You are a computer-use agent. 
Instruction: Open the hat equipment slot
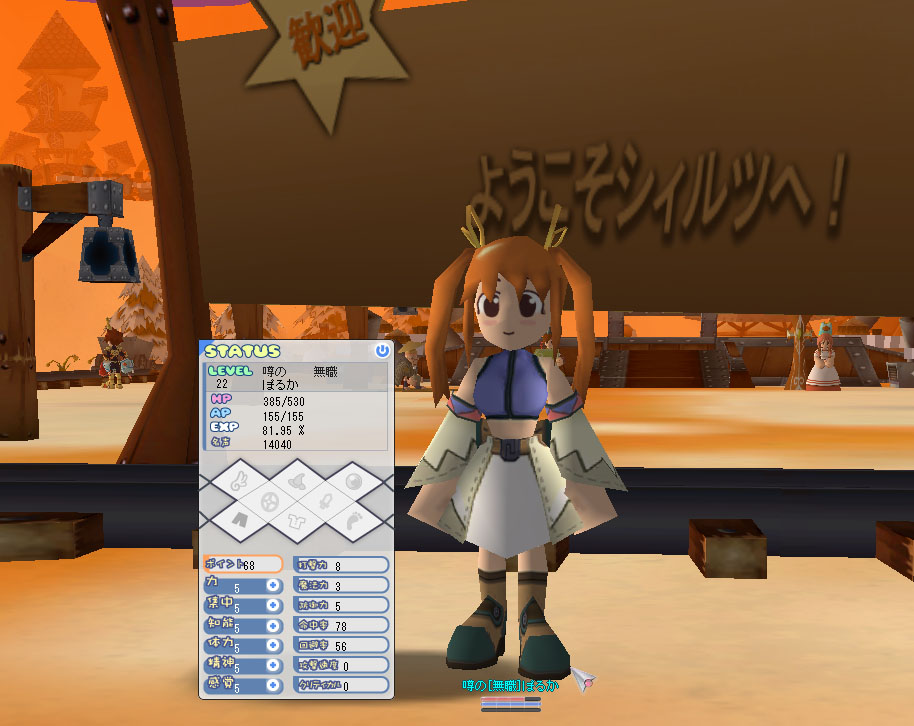coord(296,481)
